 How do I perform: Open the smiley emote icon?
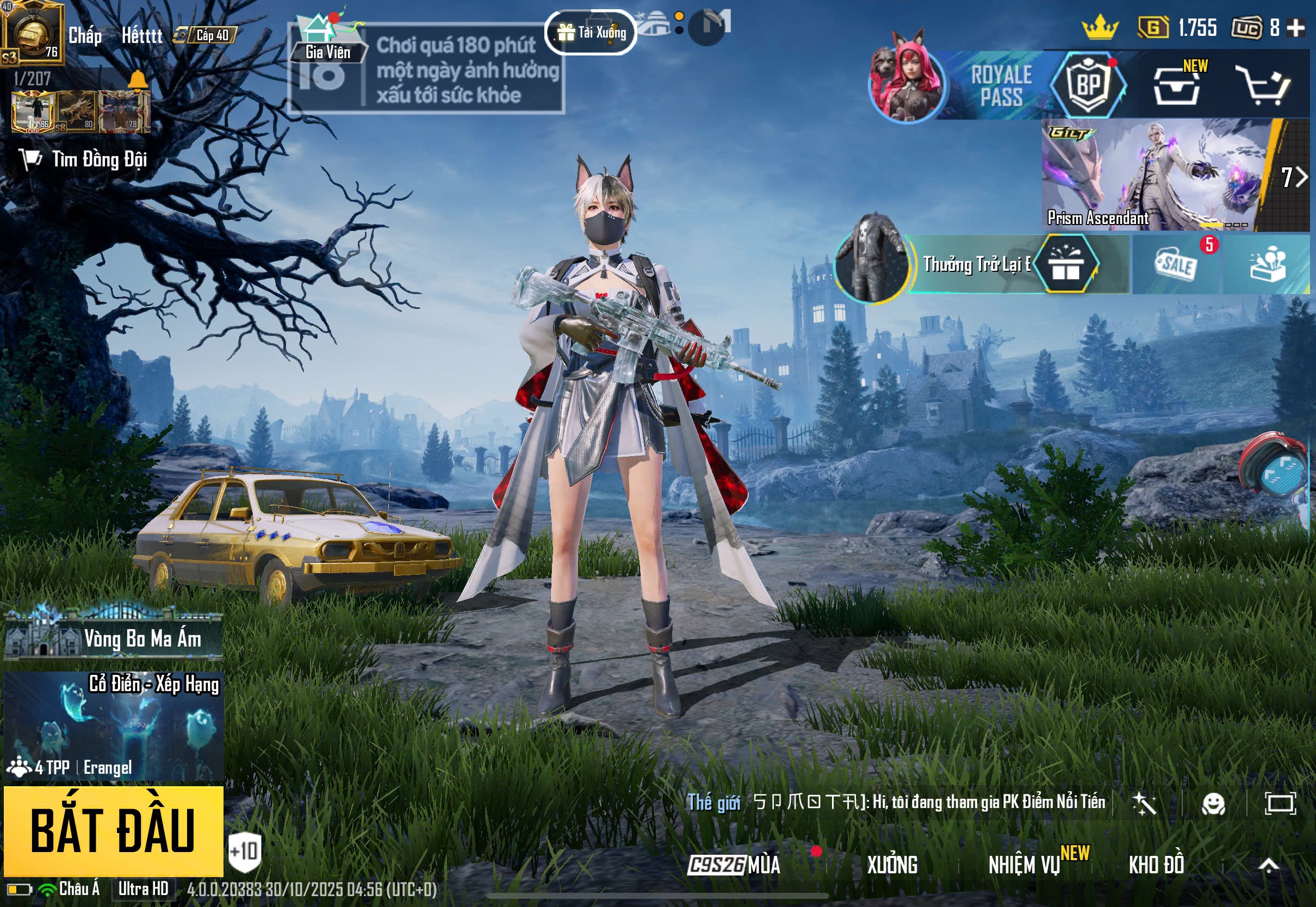(1214, 804)
